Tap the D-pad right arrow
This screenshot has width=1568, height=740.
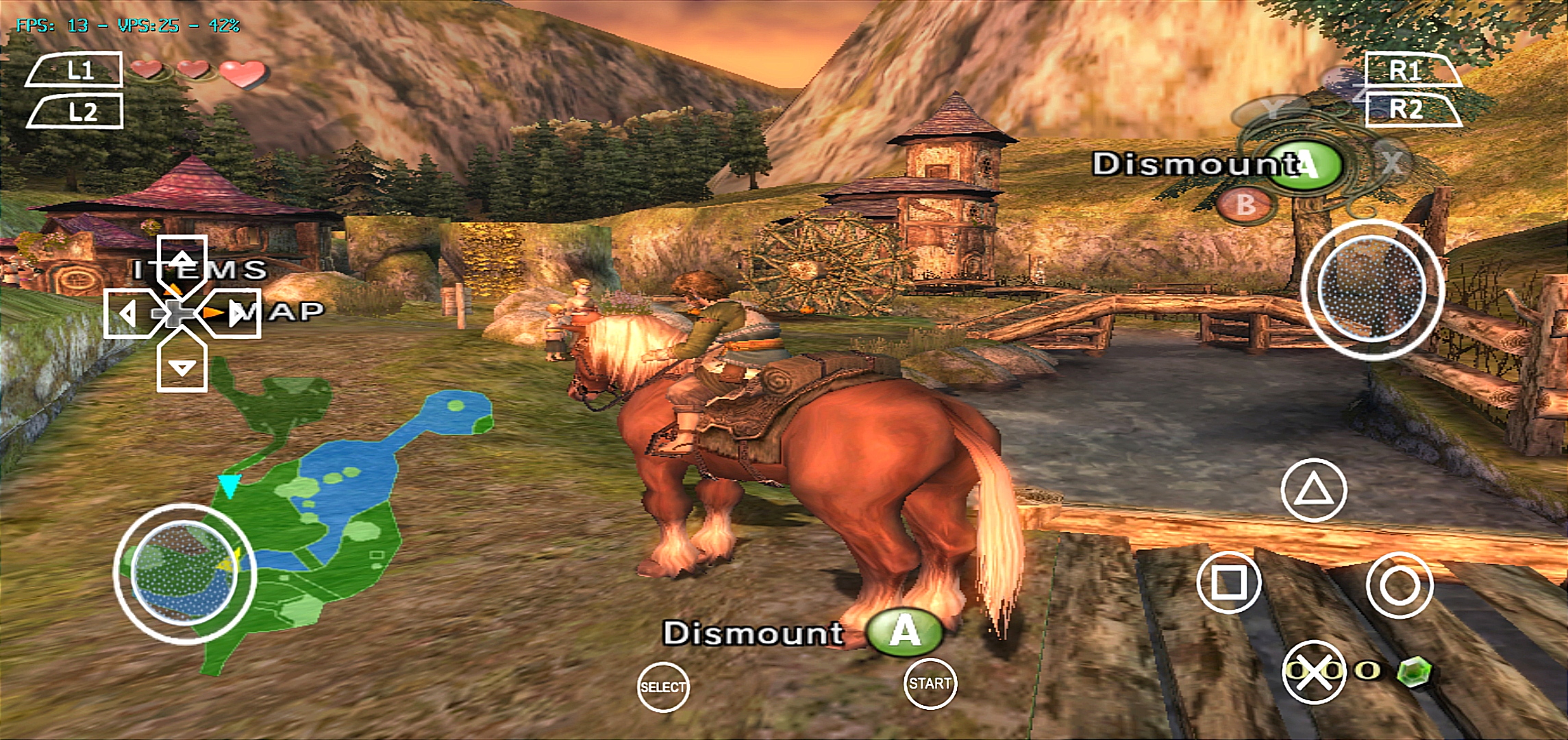point(234,314)
